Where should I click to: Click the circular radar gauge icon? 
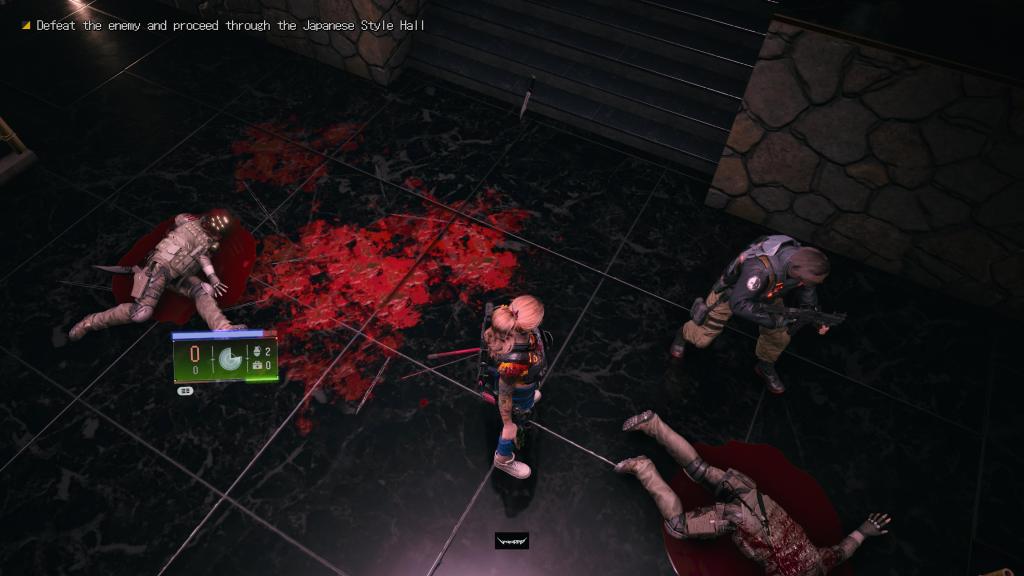230,358
